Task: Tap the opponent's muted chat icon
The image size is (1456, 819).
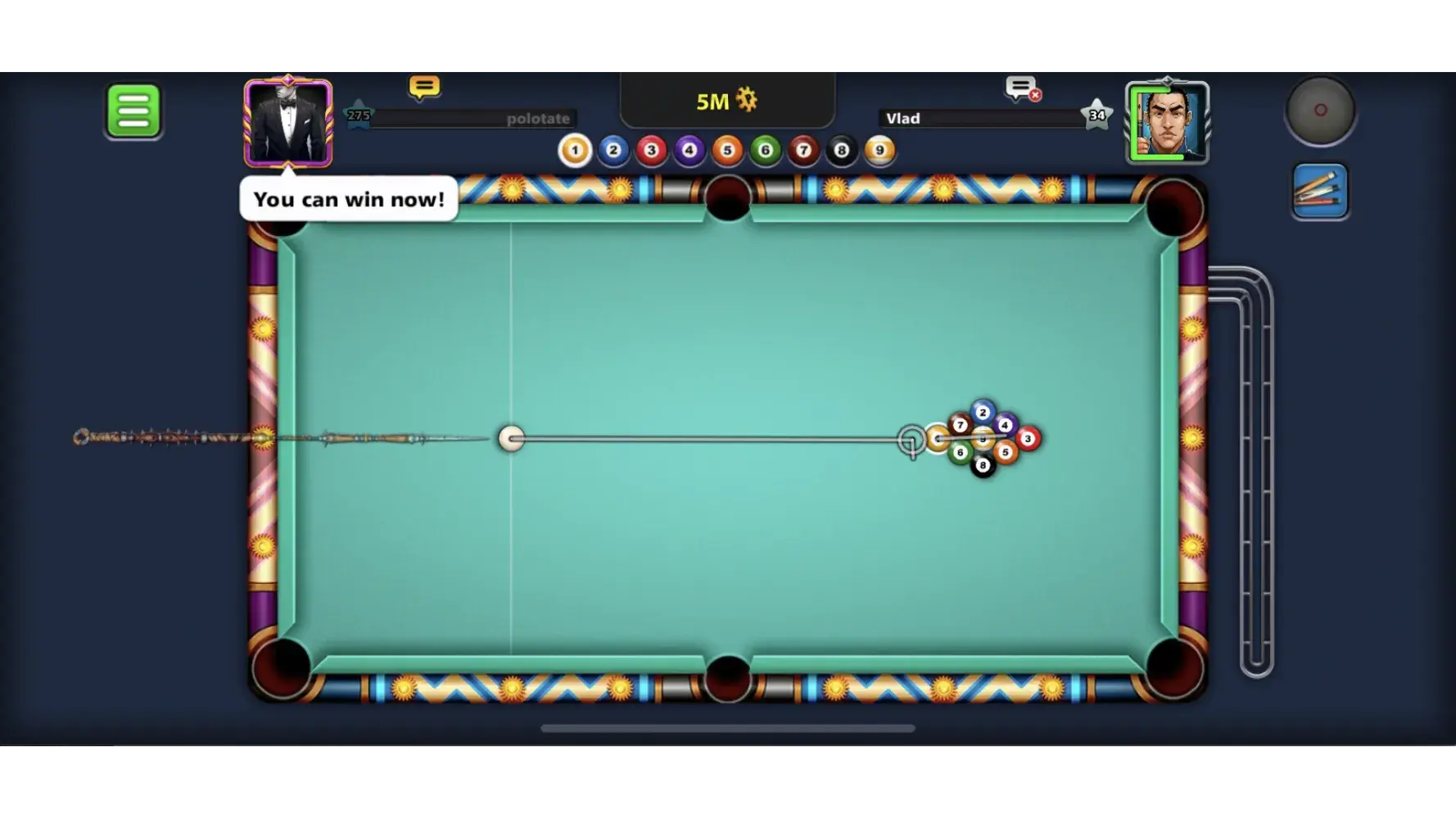Action: pos(1022,88)
